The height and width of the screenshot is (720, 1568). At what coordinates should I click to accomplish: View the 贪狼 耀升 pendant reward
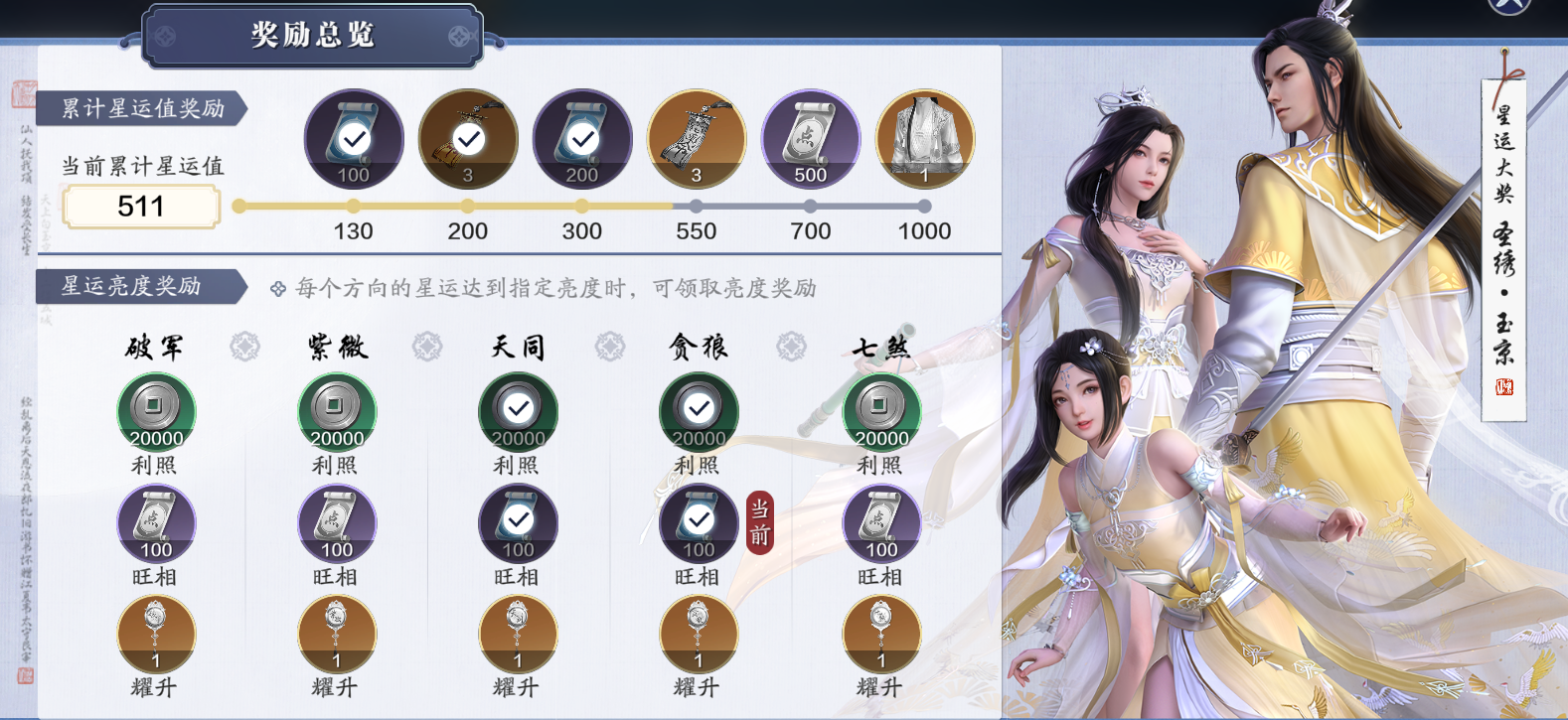[699, 635]
